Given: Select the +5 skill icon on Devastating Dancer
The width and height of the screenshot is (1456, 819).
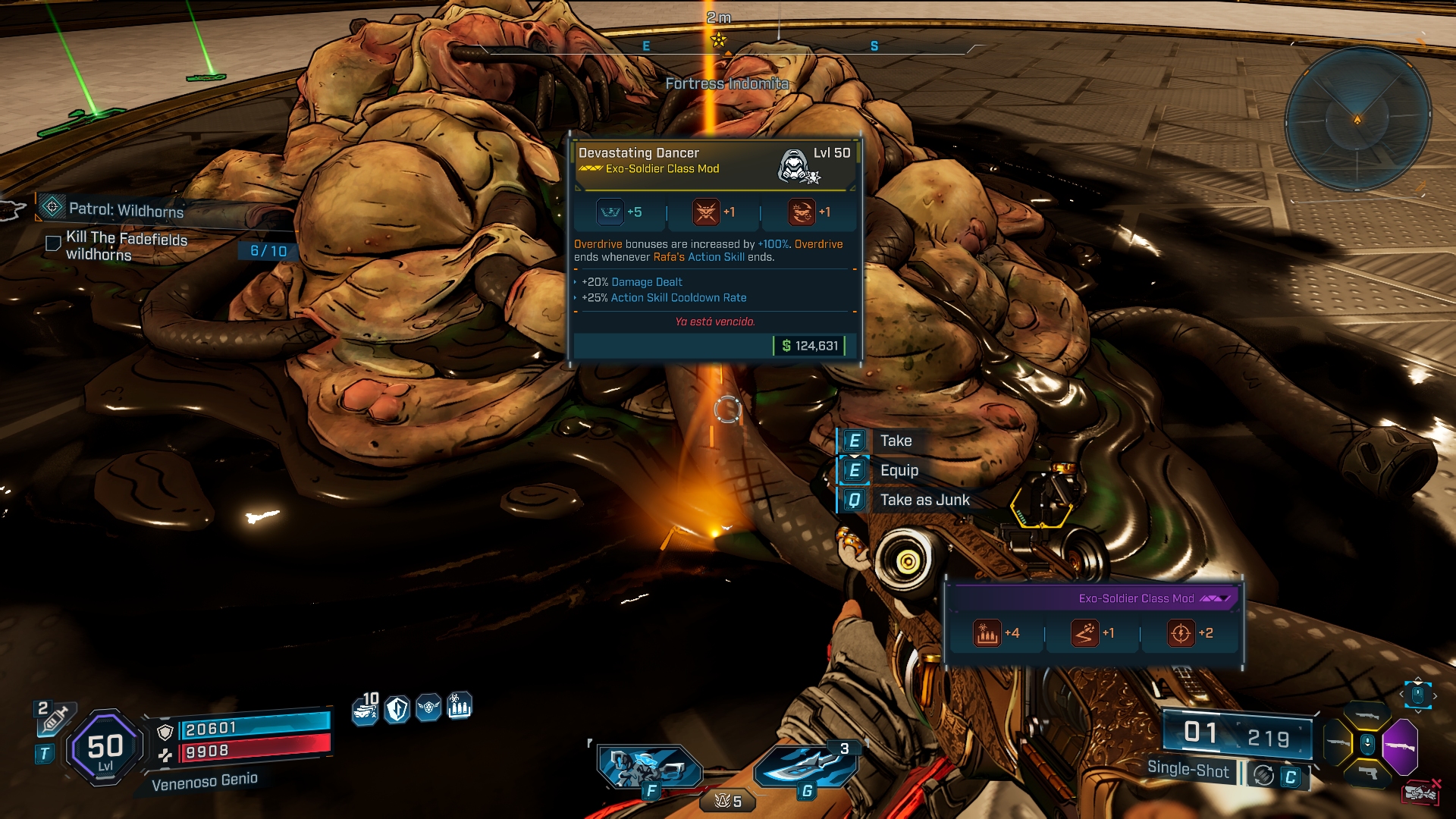Looking at the screenshot, I should [x=610, y=212].
